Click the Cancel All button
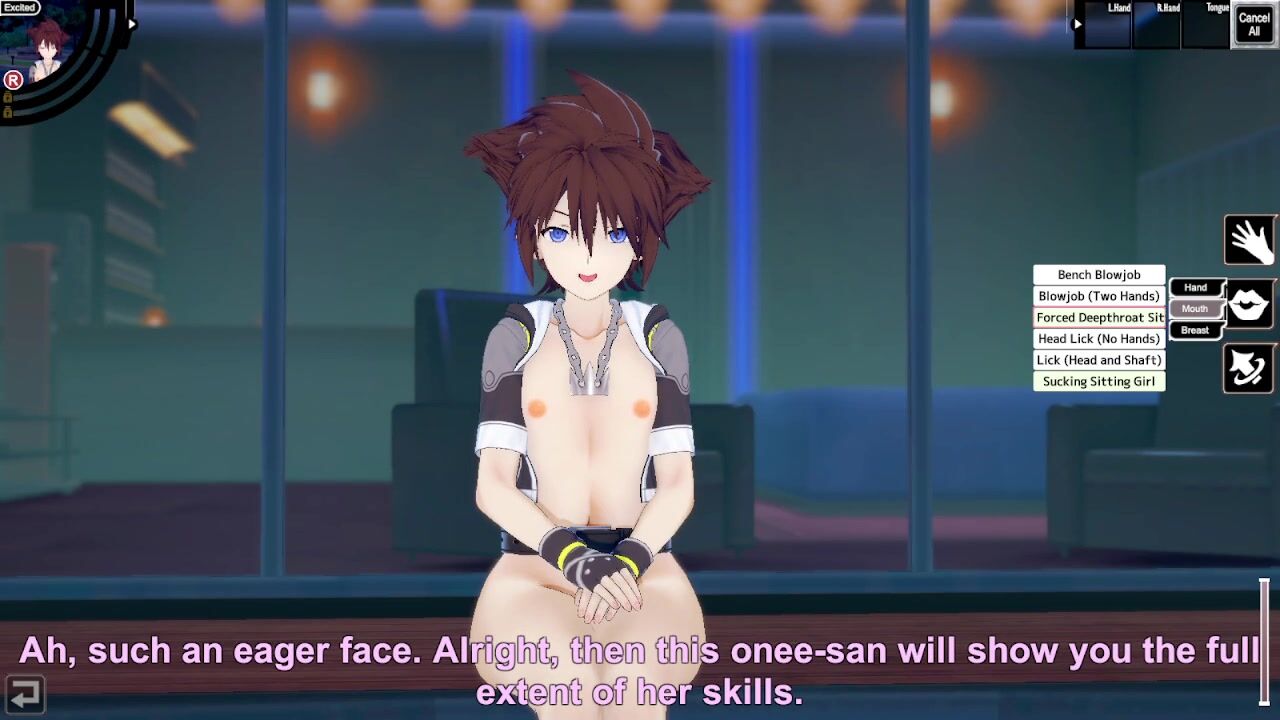 pyautogui.click(x=1254, y=24)
